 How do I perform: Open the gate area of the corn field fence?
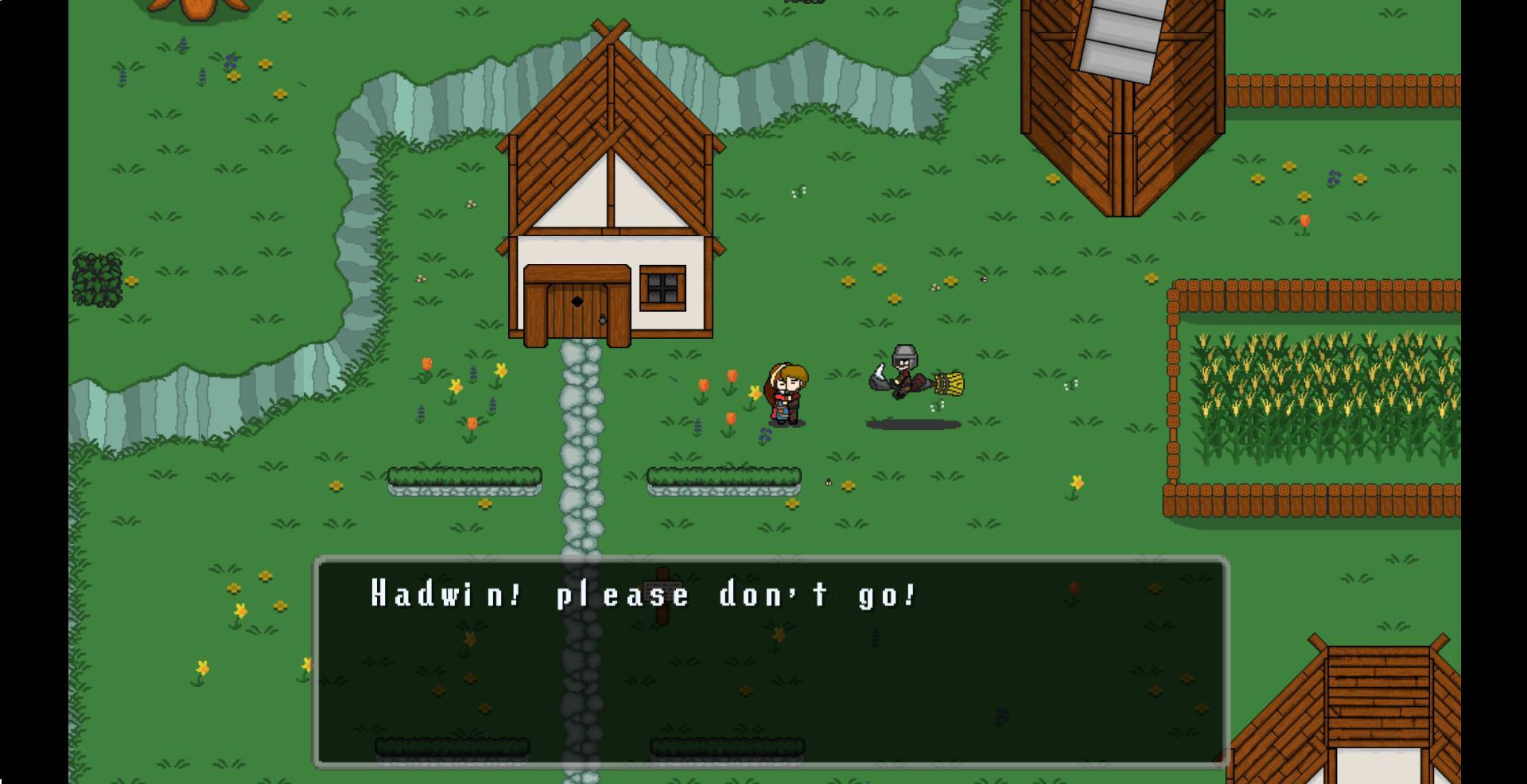pyautogui.click(x=1173, y=390)
